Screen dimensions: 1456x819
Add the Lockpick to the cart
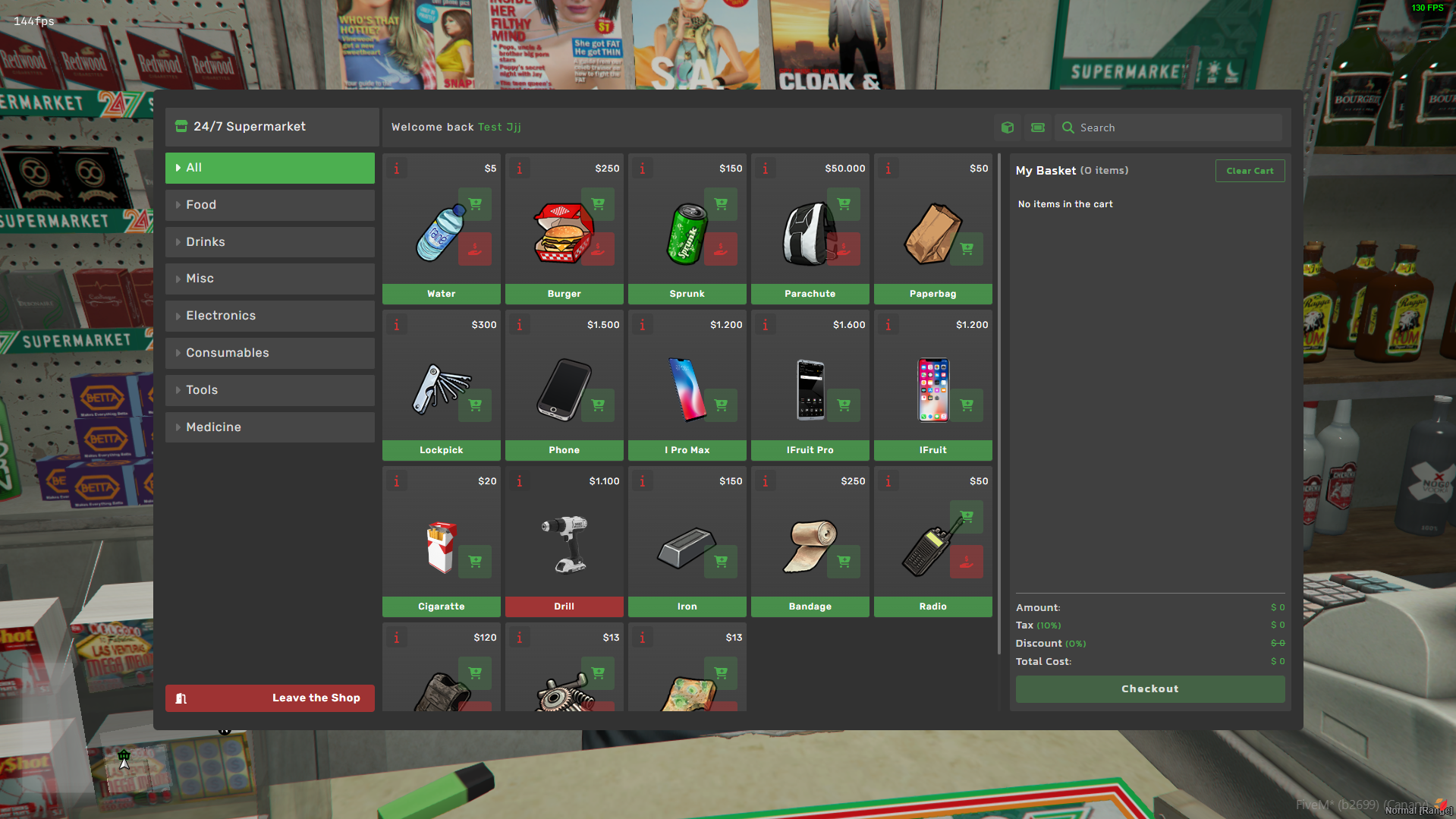(475, 405)
